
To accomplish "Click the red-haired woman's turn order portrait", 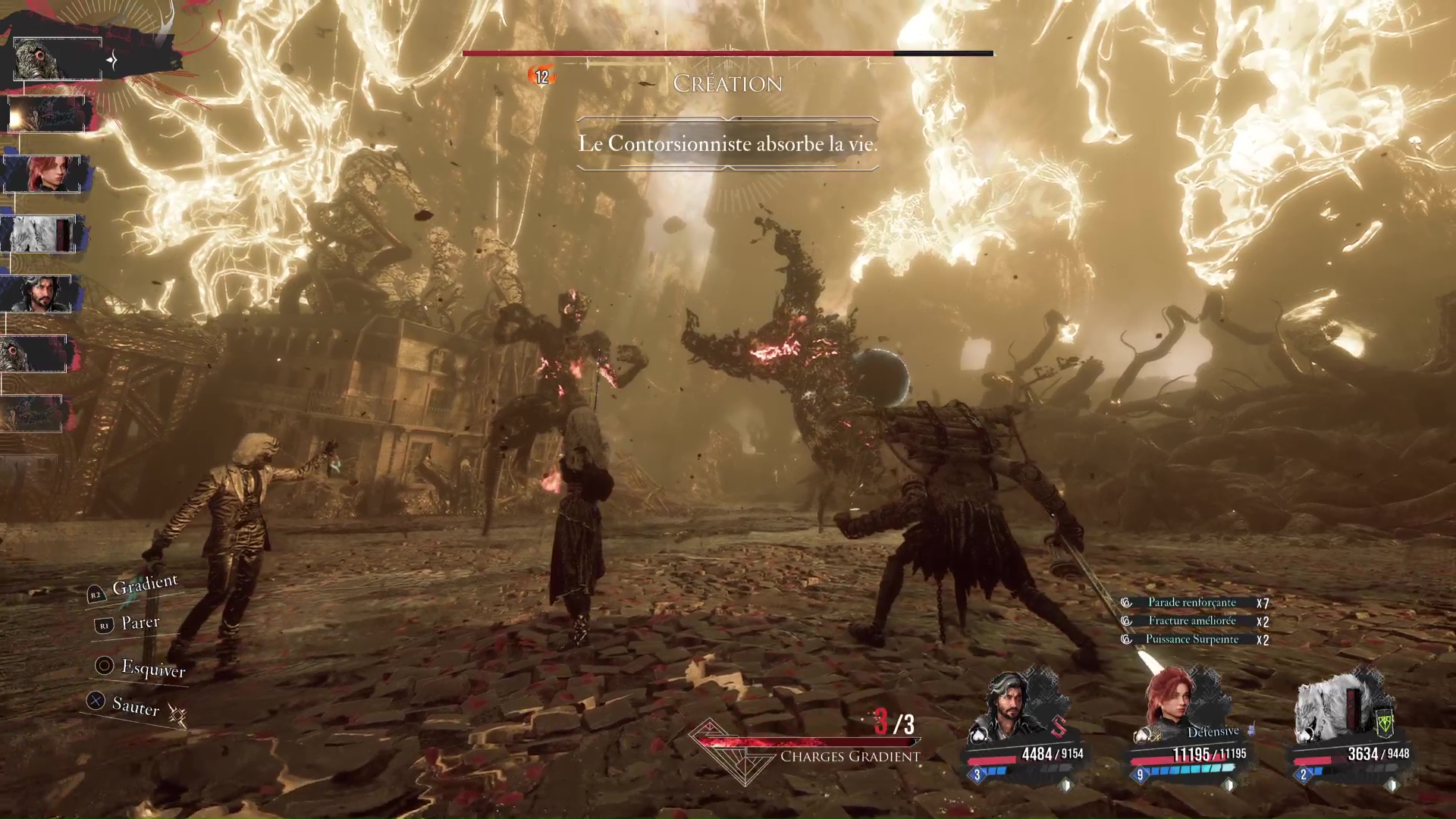I will [x=42, y=174].
